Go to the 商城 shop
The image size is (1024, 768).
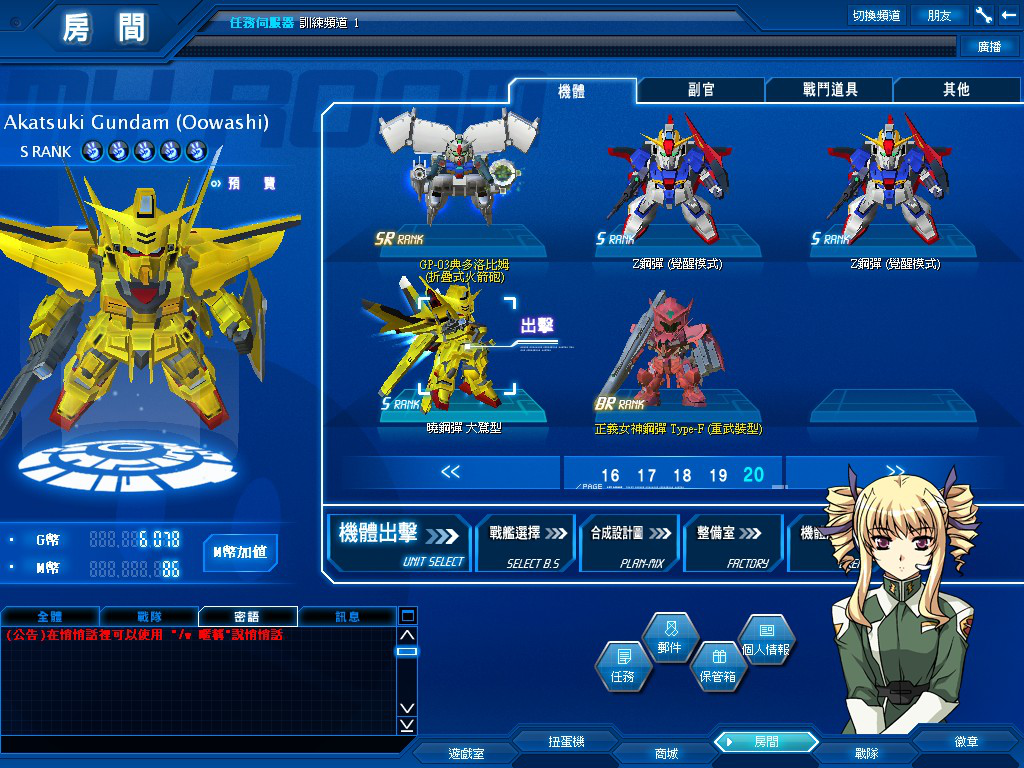coord(665,753)
